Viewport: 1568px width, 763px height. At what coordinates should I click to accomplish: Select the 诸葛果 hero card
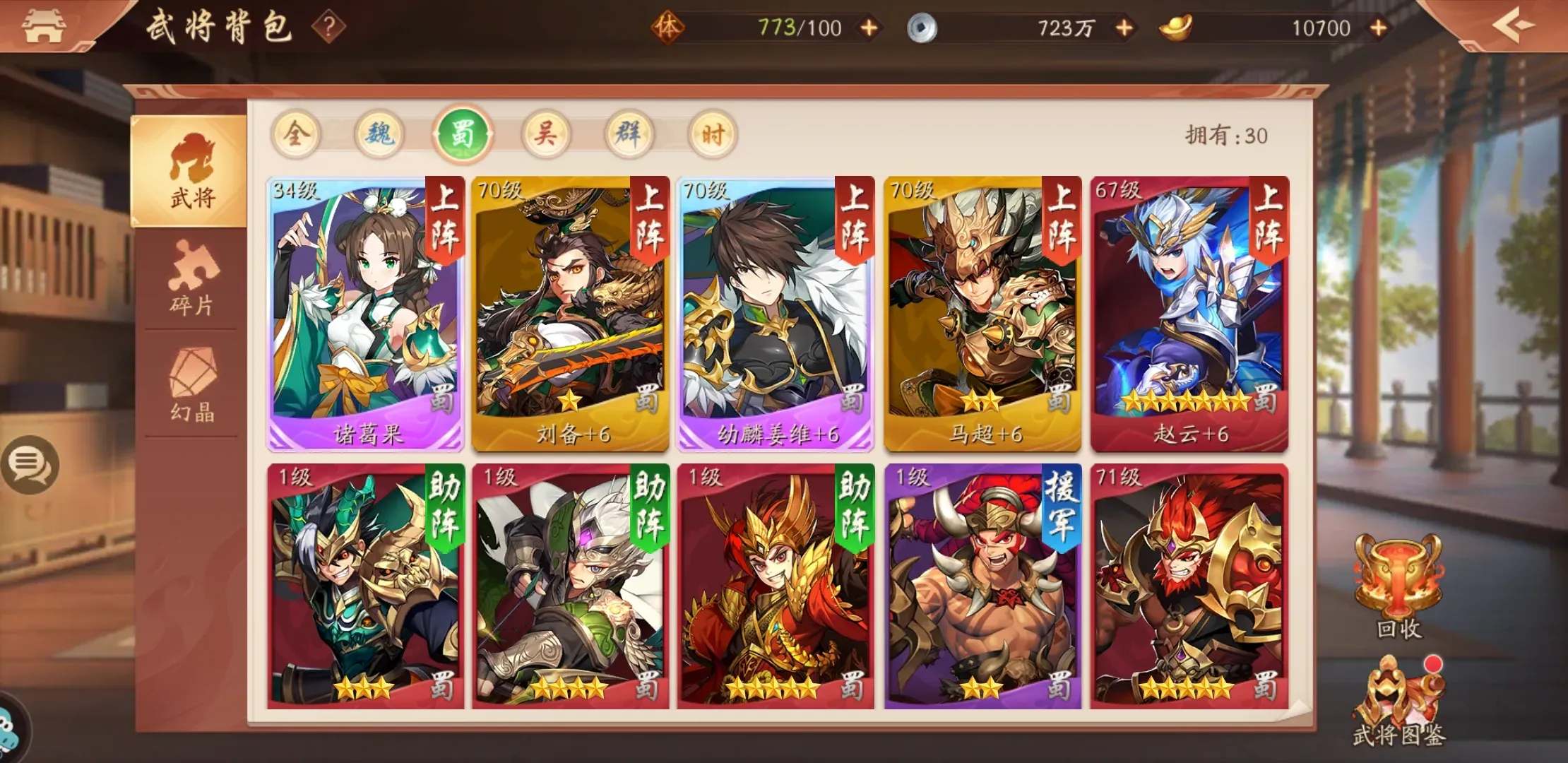click(x=362, y=311)
